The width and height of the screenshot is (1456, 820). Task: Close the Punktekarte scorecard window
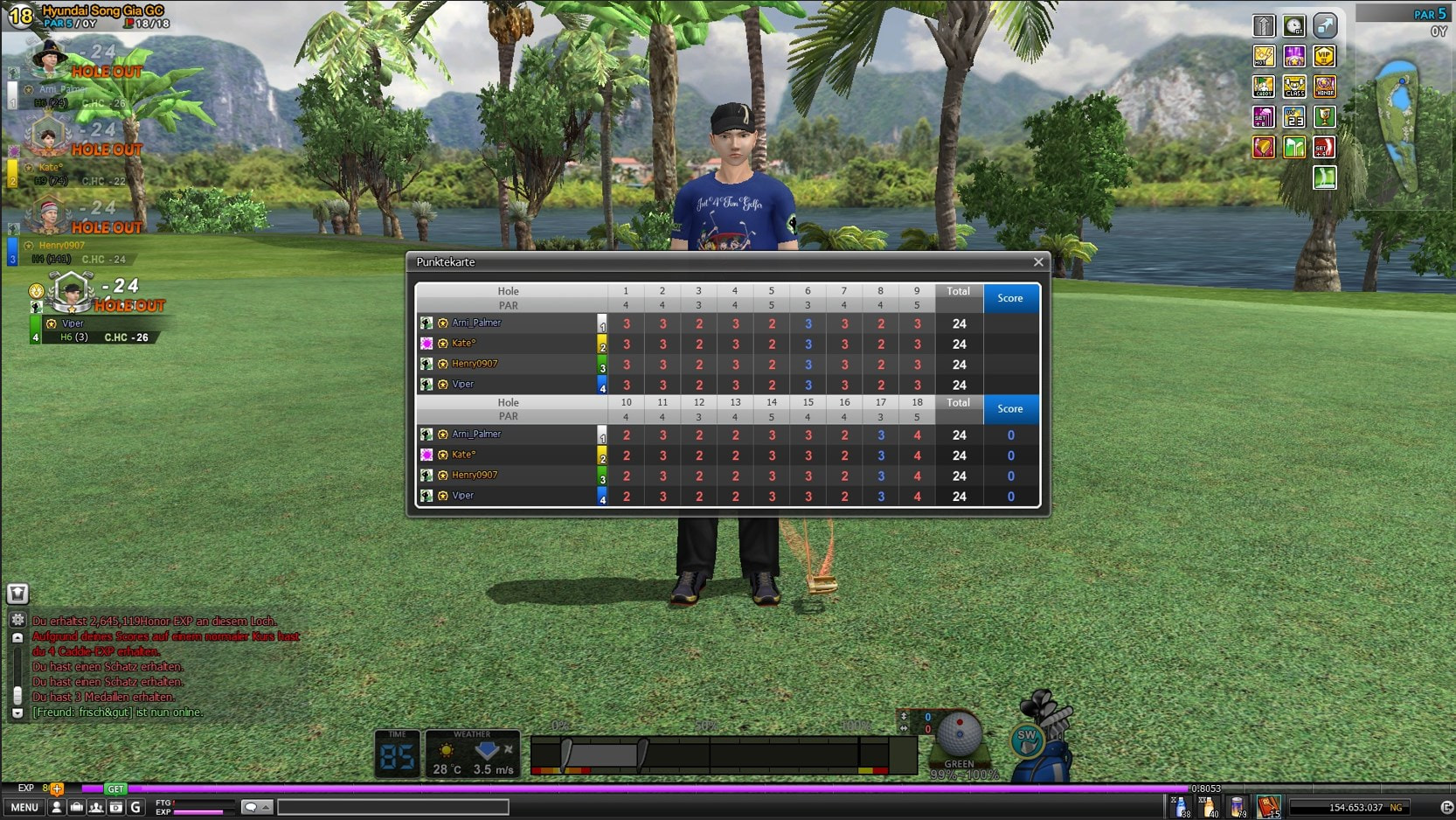(1038, 262)
